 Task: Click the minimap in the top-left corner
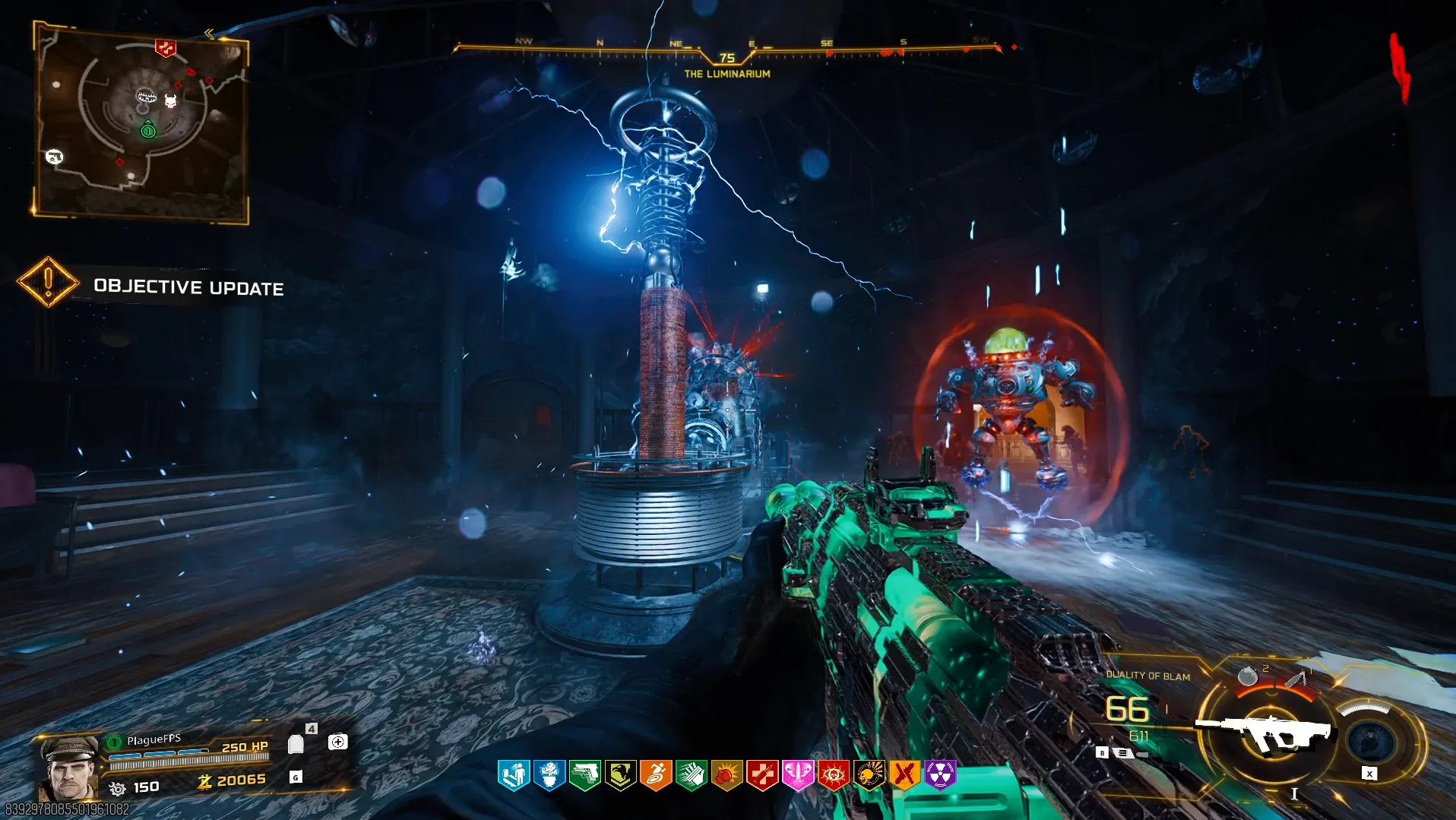(x=141, y=123)
